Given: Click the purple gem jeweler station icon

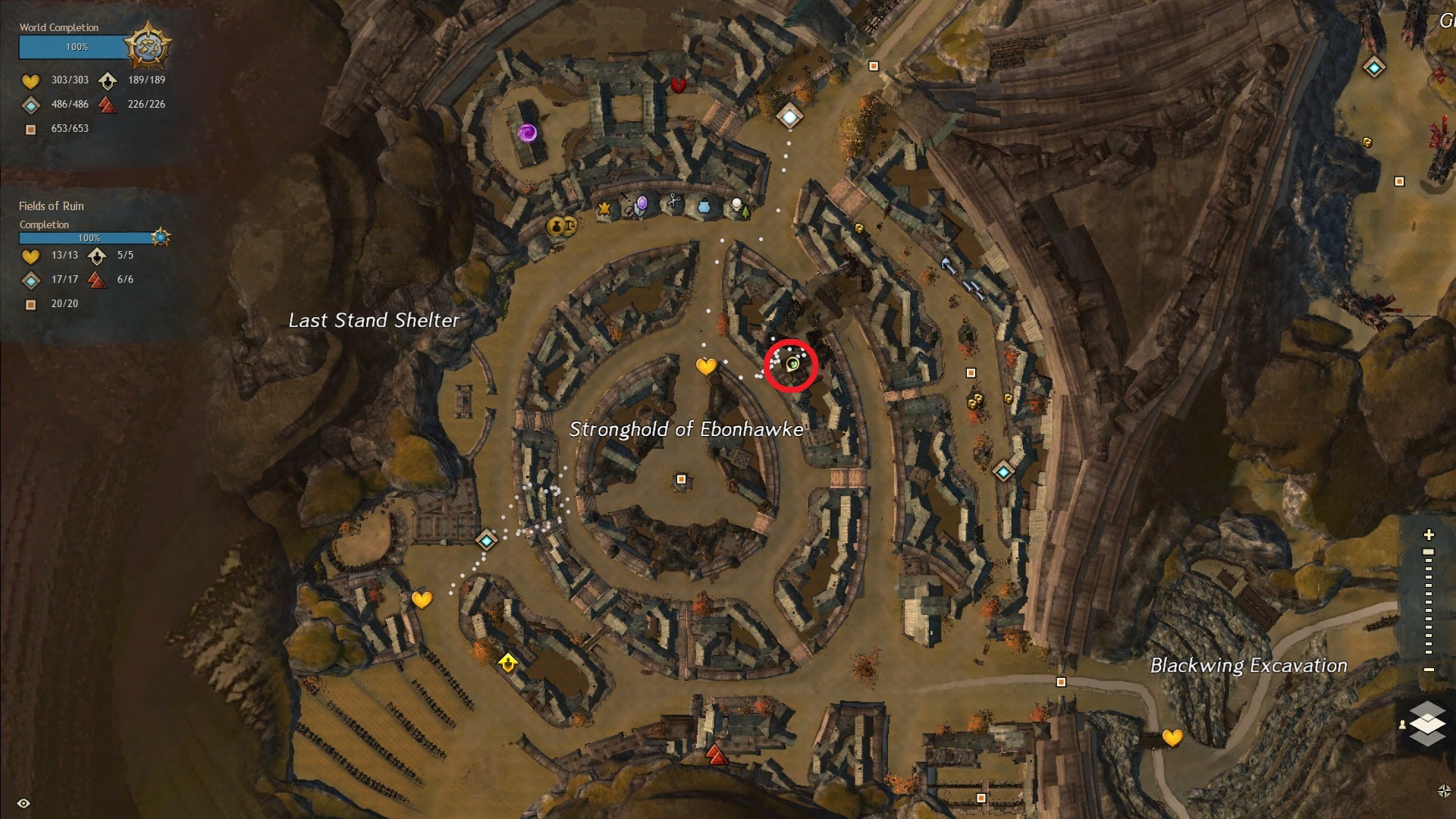Looking at the screenshot, I should [642, 203].
